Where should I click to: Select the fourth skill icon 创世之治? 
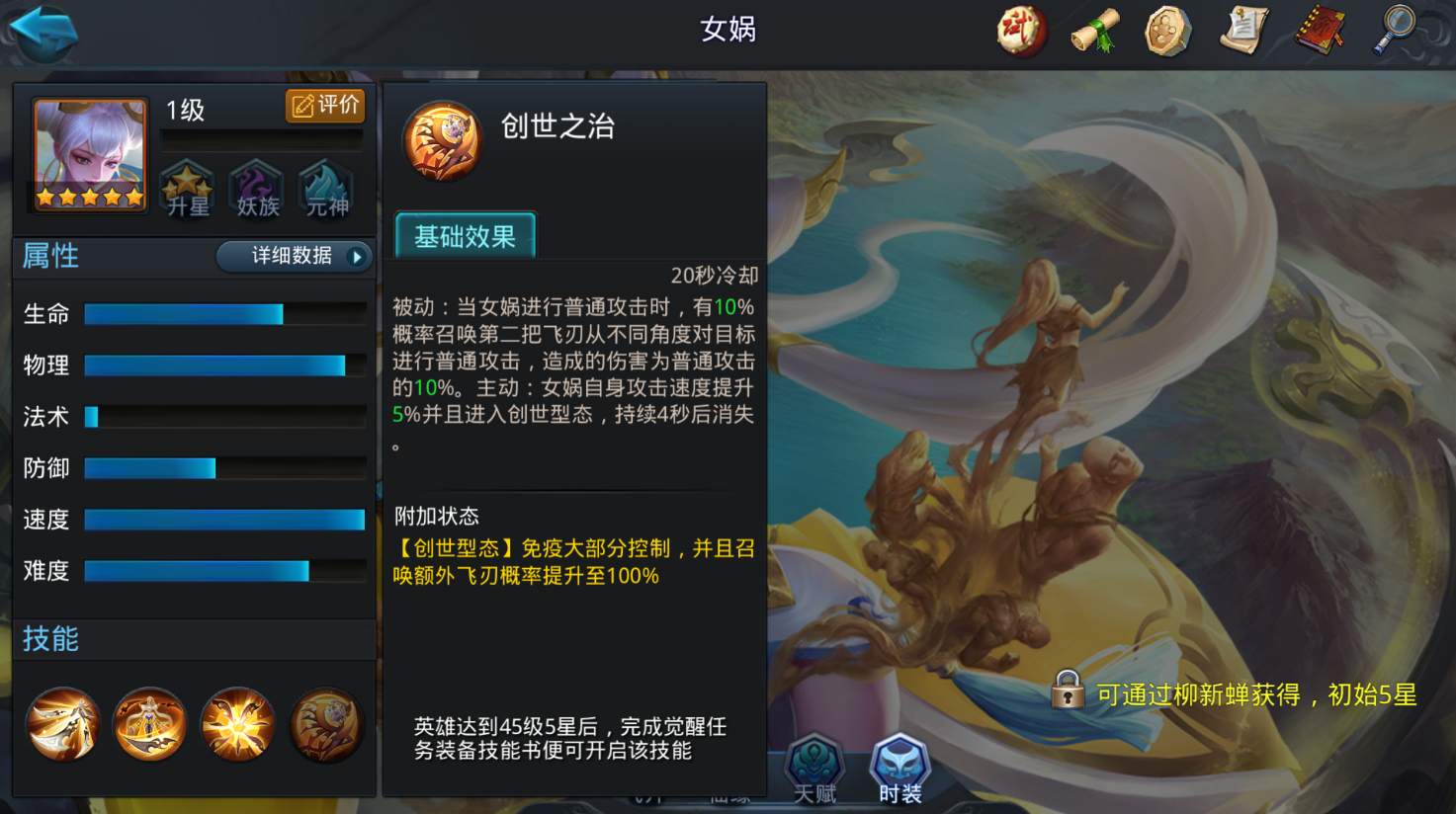point(326,724)
